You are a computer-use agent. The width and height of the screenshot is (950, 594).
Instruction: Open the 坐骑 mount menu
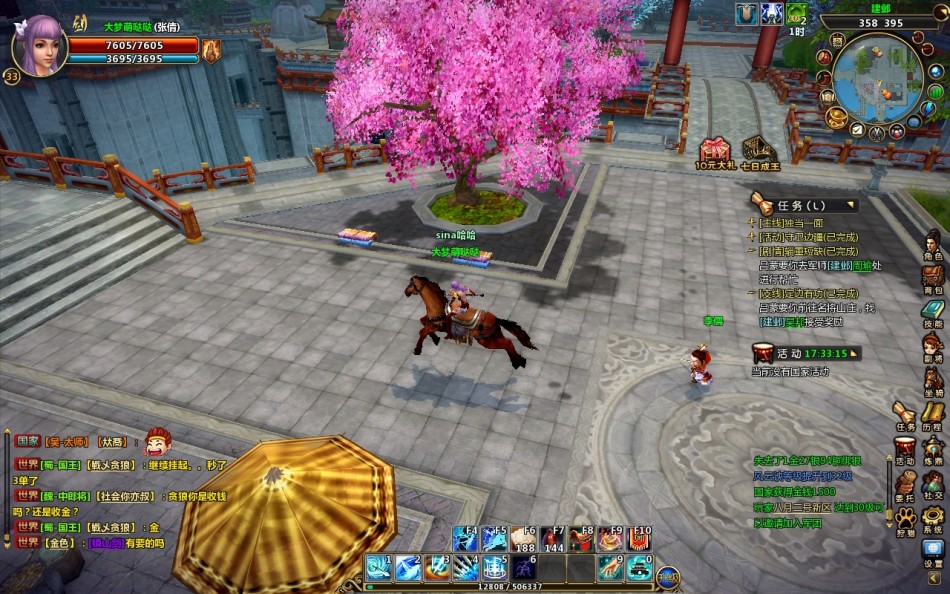(x=932, y=381)
